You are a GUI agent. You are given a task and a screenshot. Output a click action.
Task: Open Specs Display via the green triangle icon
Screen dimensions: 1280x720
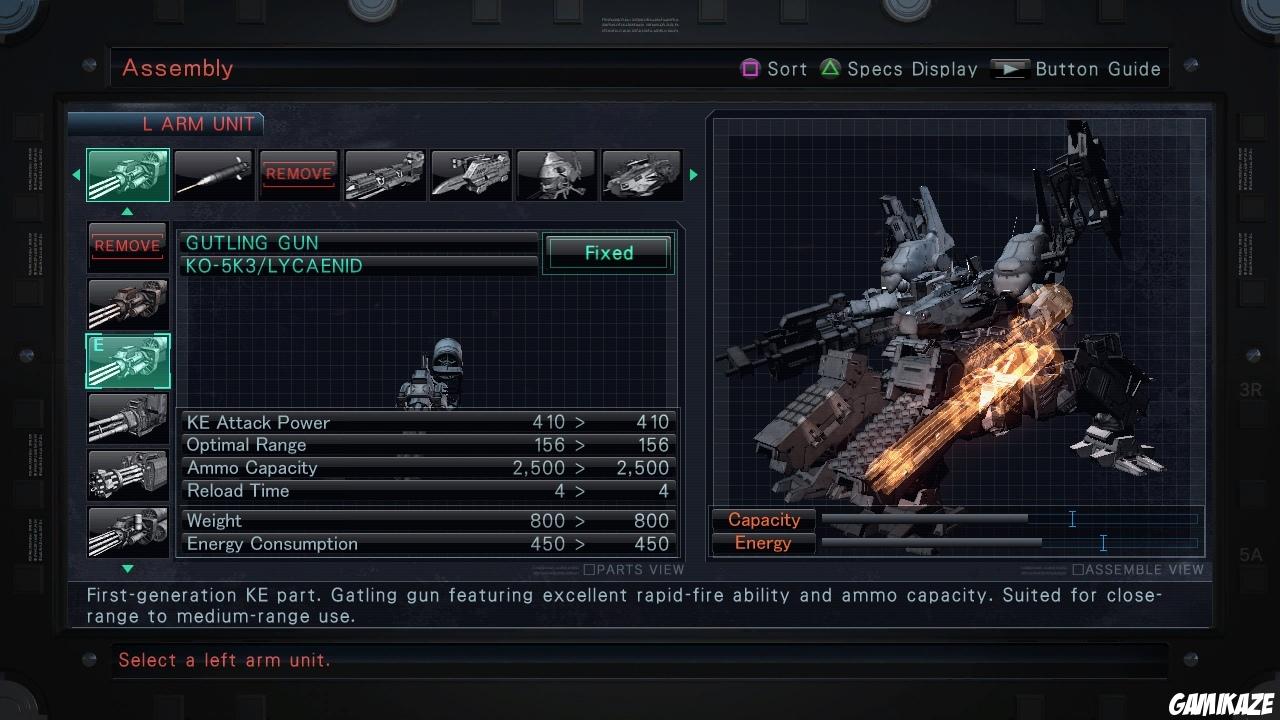click(x=830, y=68)
